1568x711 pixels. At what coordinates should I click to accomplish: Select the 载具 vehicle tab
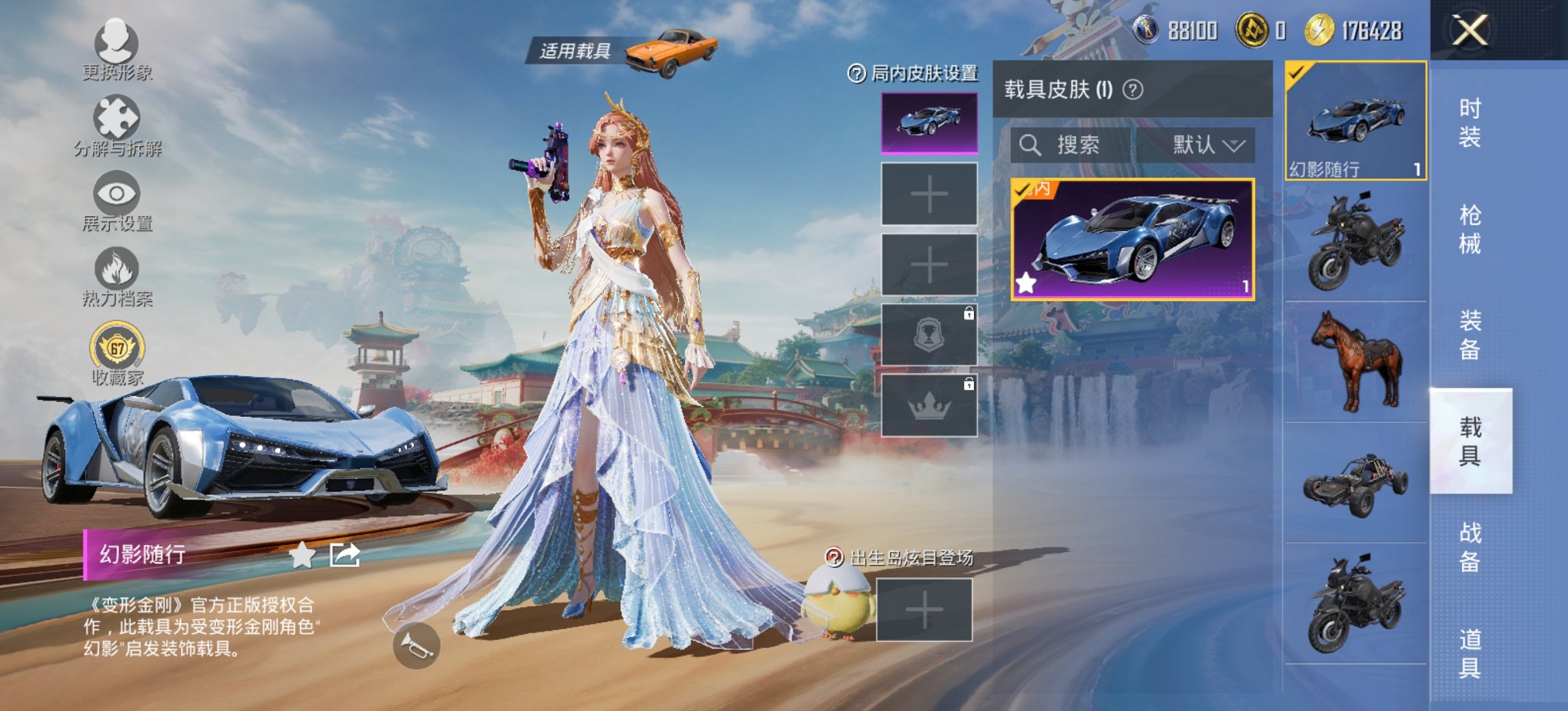pos(1470,441)
